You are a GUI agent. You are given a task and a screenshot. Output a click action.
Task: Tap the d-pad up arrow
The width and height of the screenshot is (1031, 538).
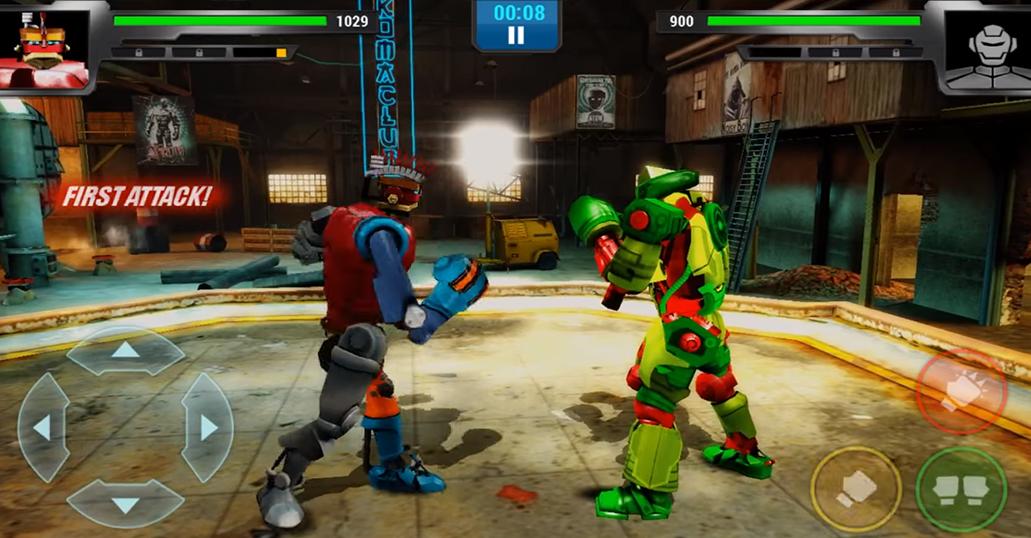[x=125, y=351]
